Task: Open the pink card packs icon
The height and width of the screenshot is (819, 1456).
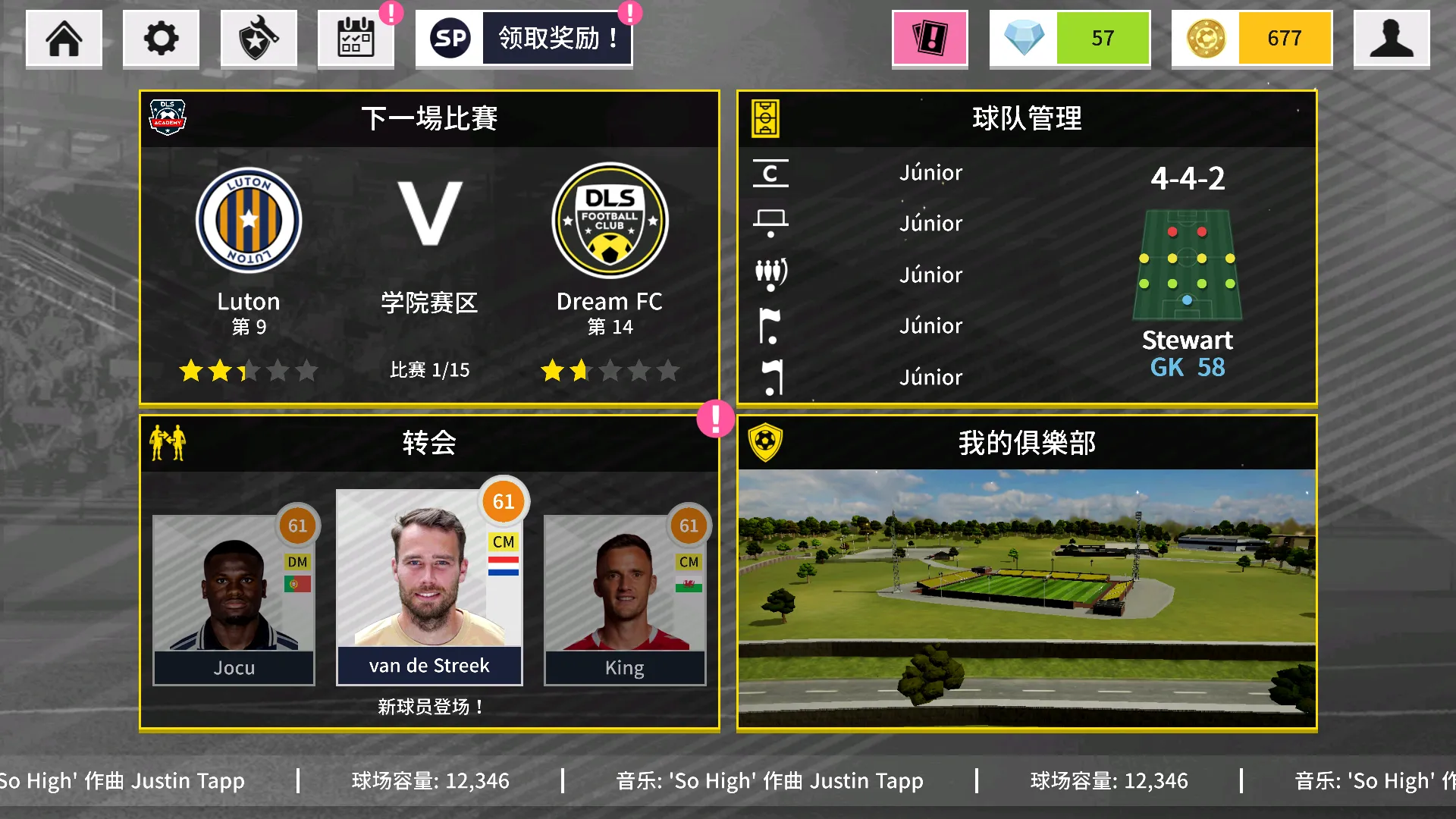Action: point(929,38)
